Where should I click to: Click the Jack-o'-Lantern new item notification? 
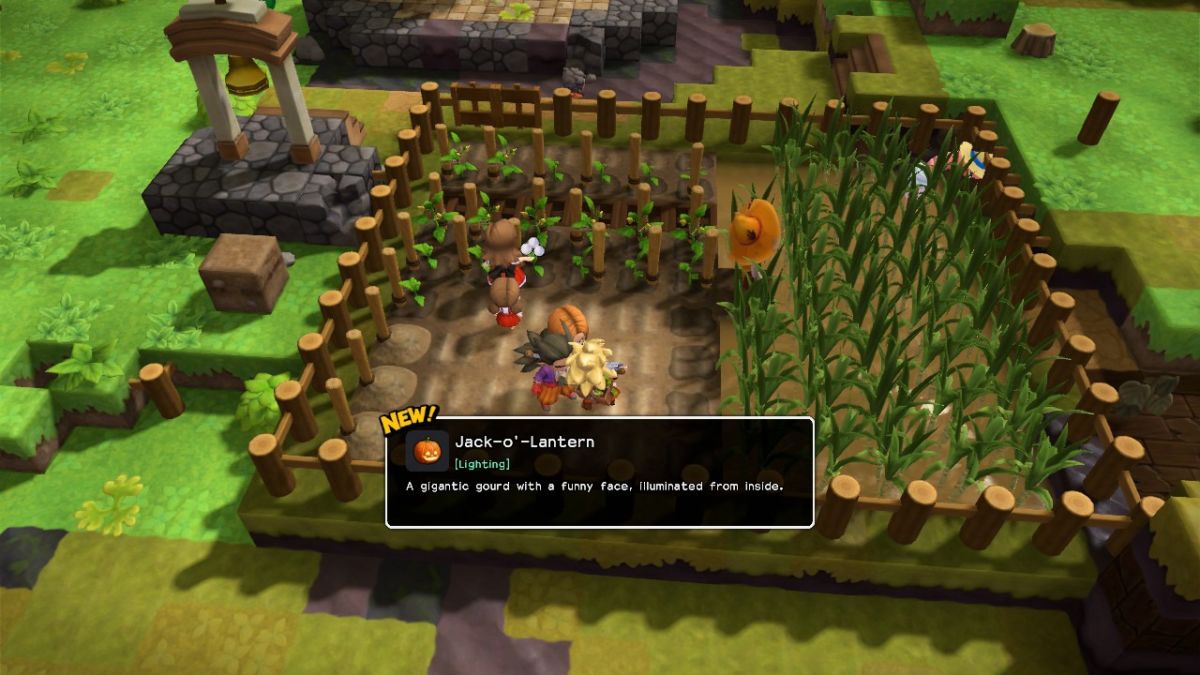pos(600,472)
